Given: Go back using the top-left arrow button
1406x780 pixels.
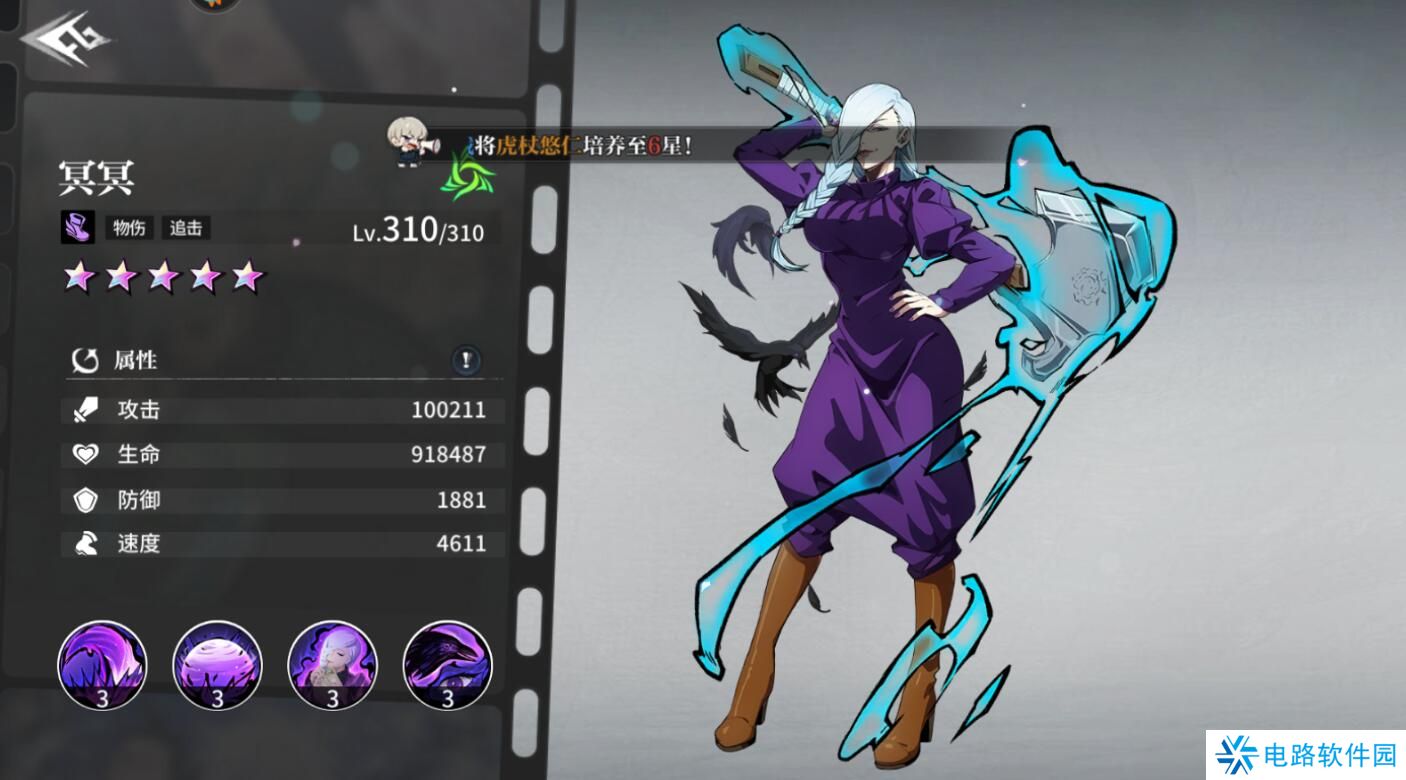Looking at the screenshot, I should point(66,42).
